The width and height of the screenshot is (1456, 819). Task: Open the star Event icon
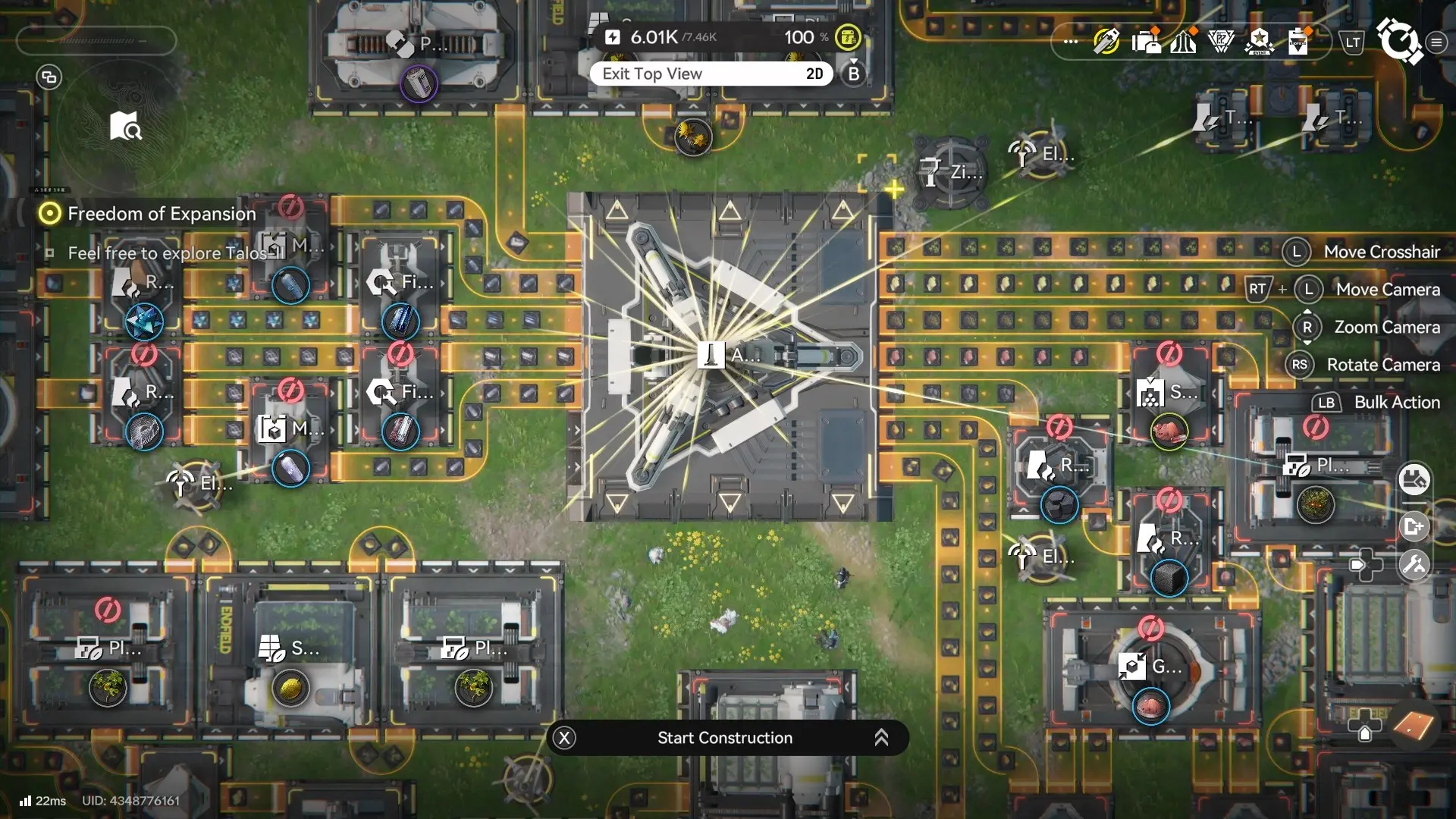1260,42
